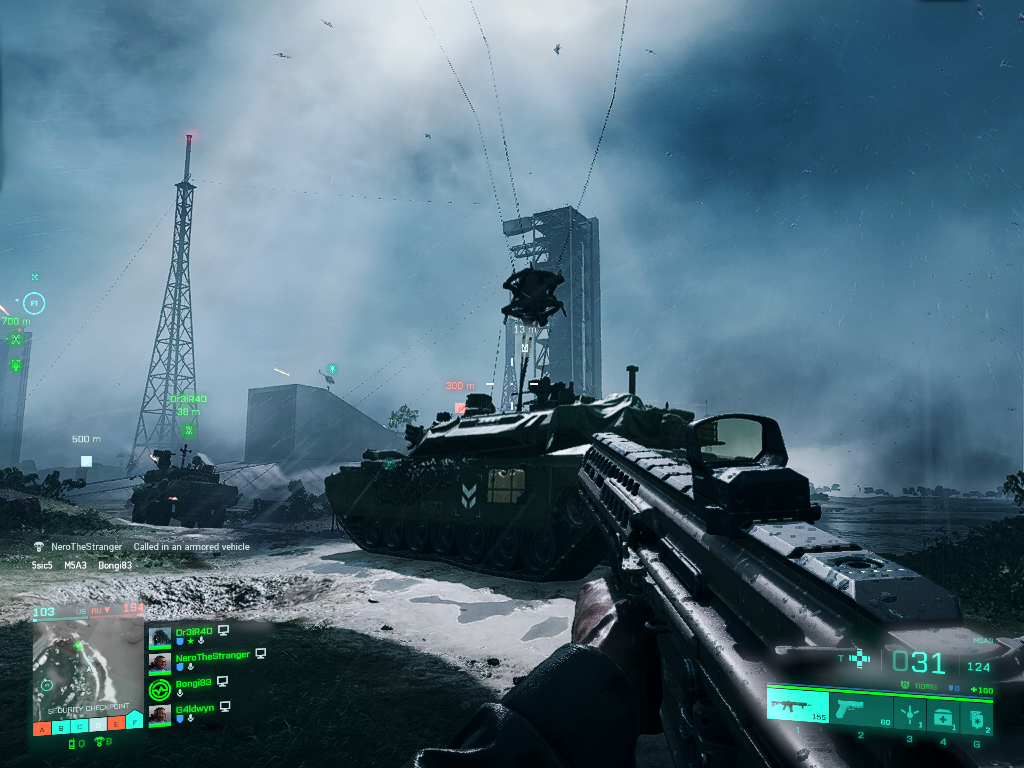Click the F1 objective marker on the HUD

coord(34,301)
